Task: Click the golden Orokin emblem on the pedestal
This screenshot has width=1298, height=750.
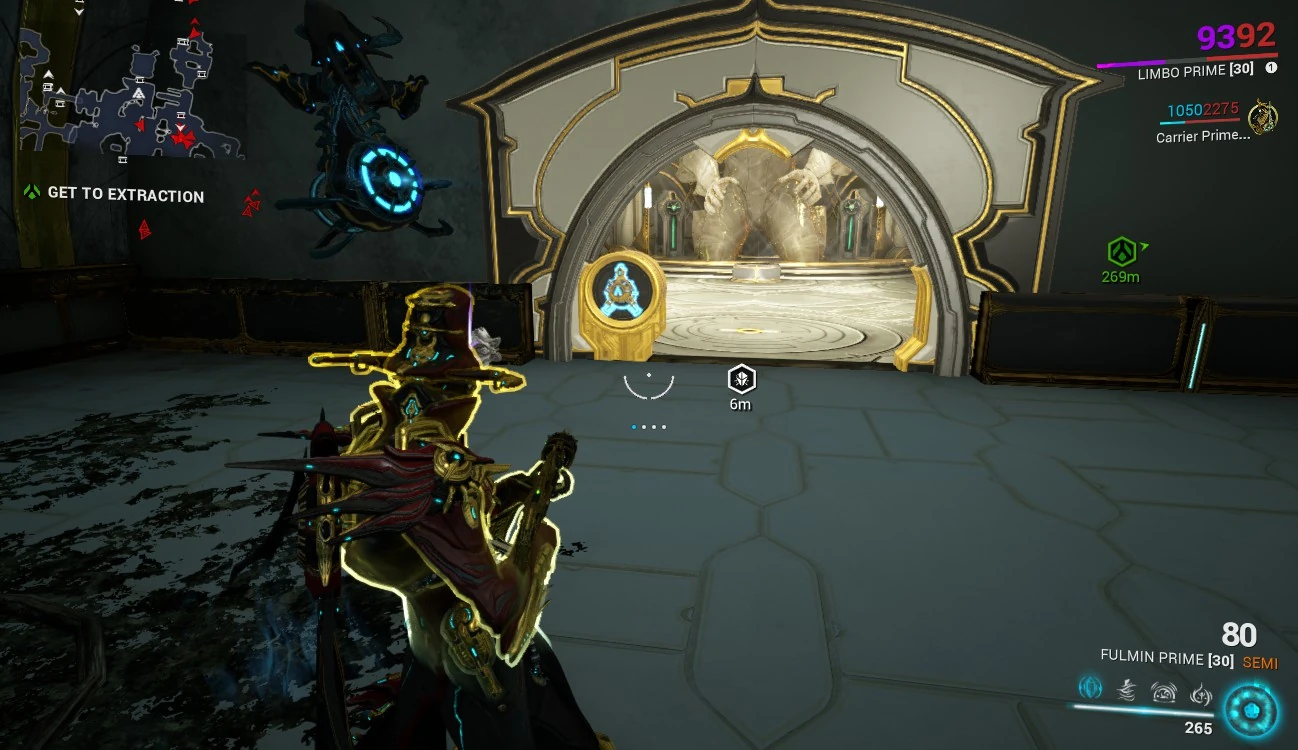Action: pyautogui.click(x=622, y=290)
